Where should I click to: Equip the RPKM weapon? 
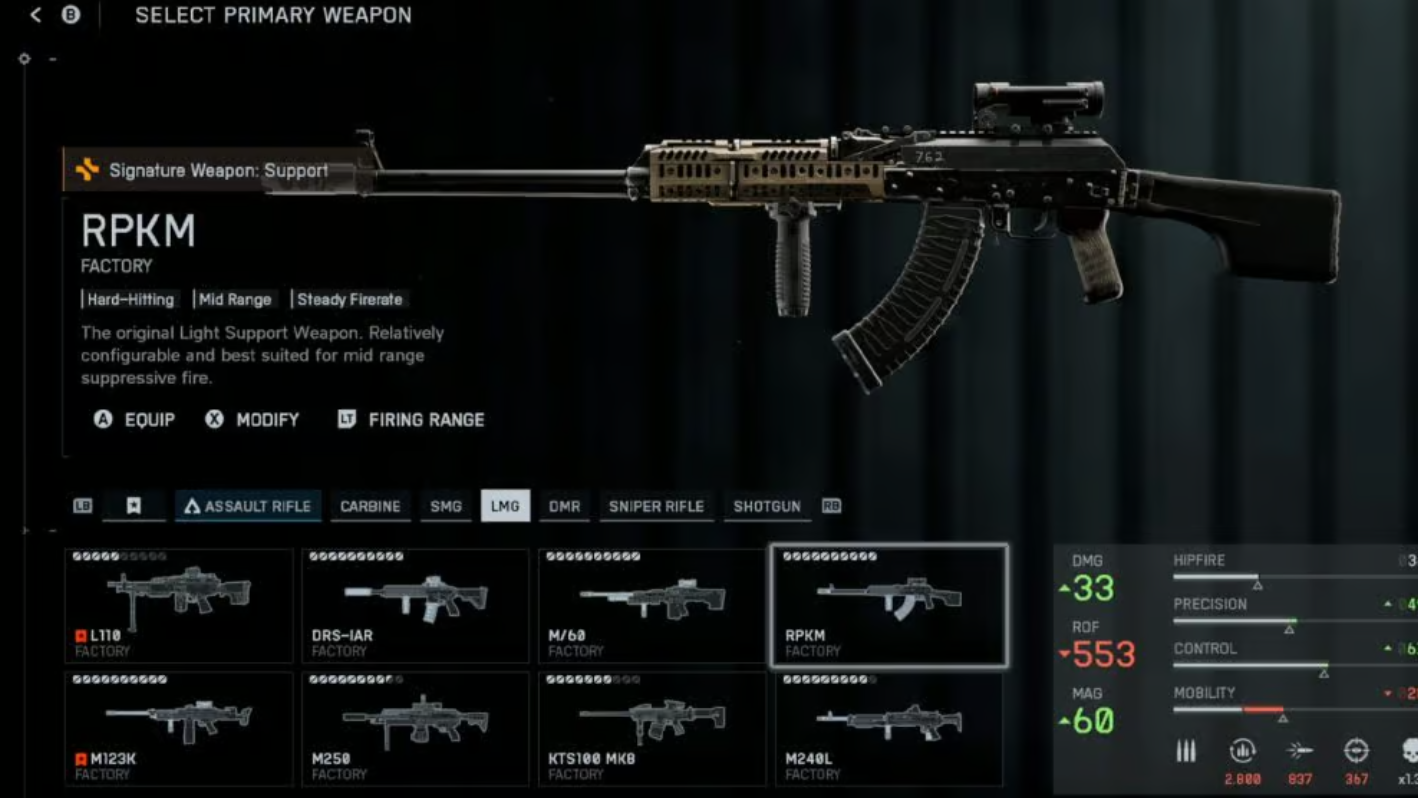coord(135,420)
